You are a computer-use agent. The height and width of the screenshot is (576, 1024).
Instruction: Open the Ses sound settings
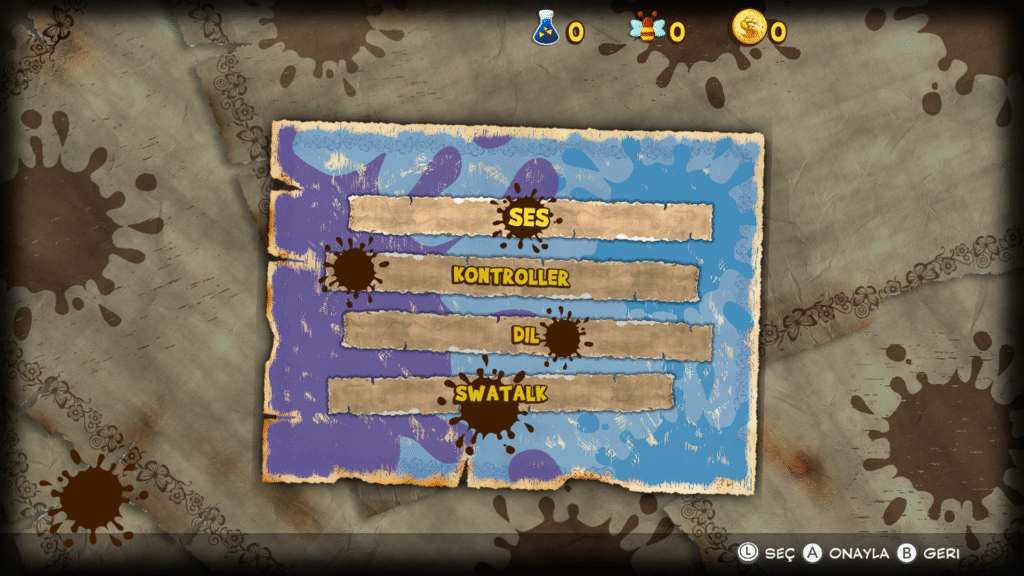coord(529,217)
